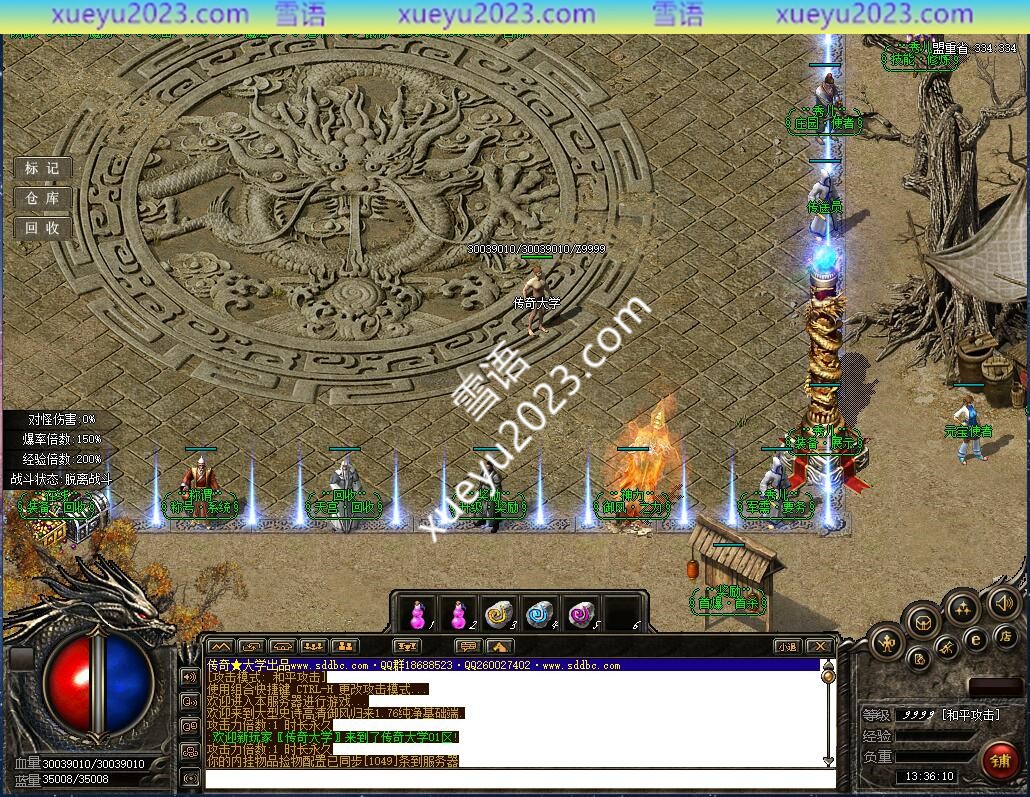
Task: Activate the purple scroll in slot 5
Action: [581, 614]
